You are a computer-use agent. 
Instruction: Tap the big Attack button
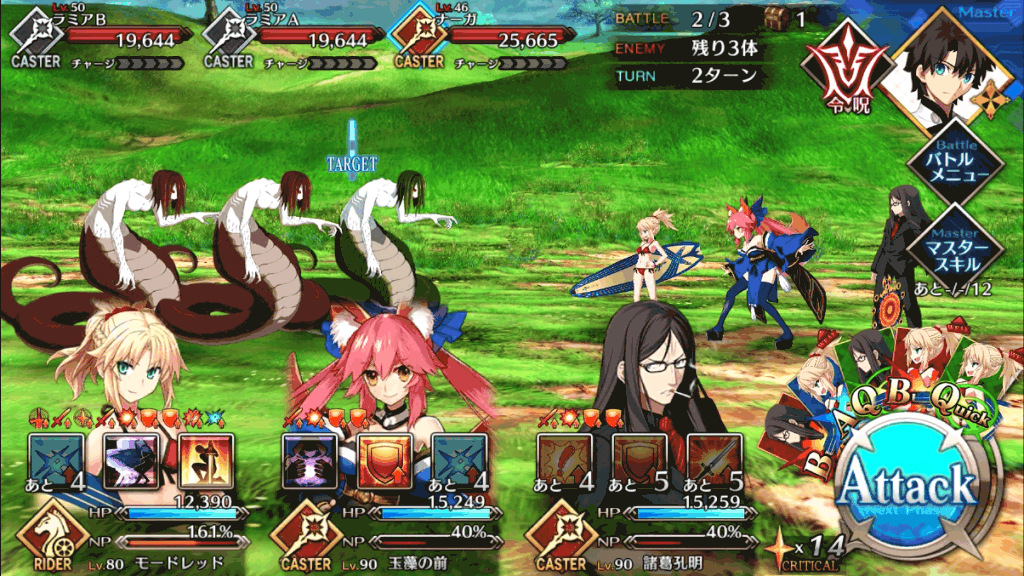click(906, 487)
